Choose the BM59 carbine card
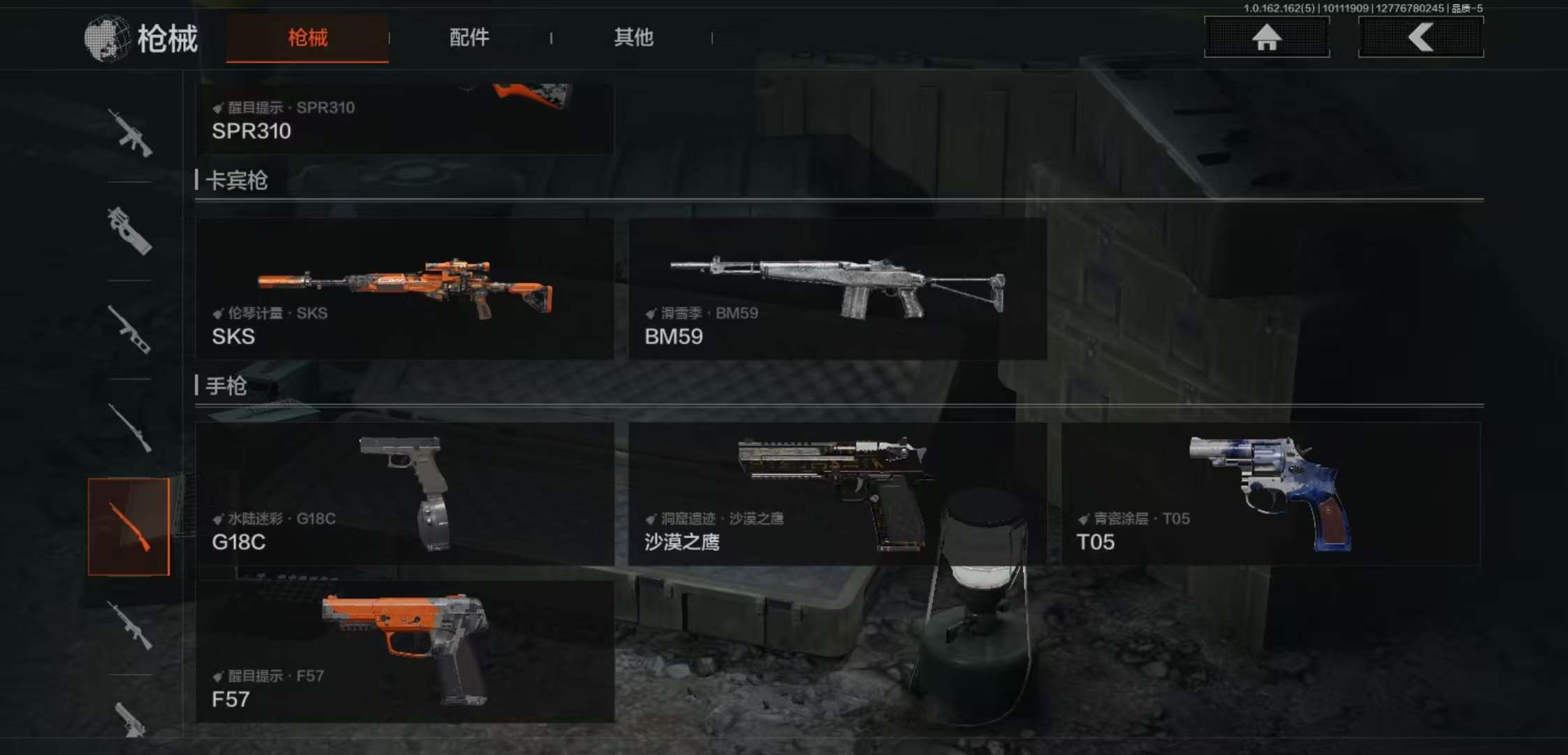The image size is (1568, 755). [837, 289]
